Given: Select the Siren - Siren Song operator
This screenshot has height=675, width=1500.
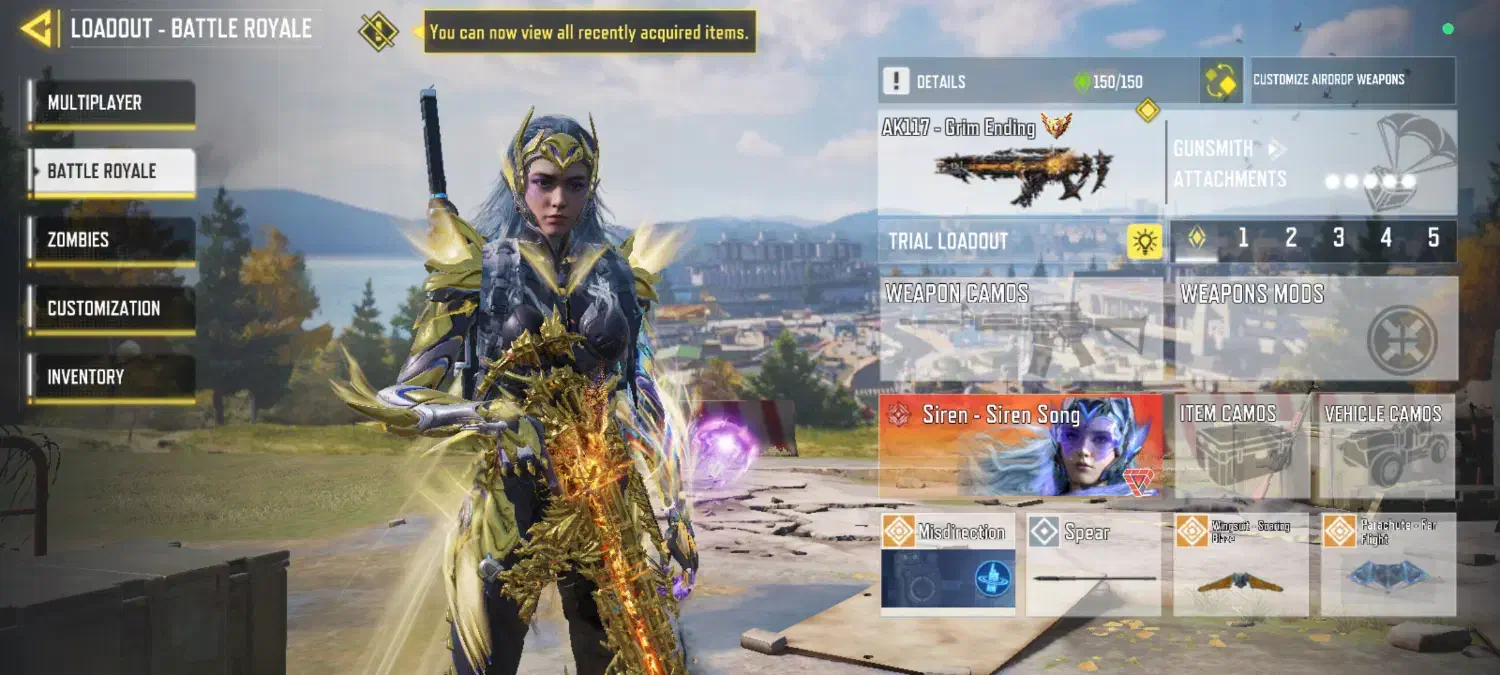Looking at the screenshot, I should [x=1021, y=446].
